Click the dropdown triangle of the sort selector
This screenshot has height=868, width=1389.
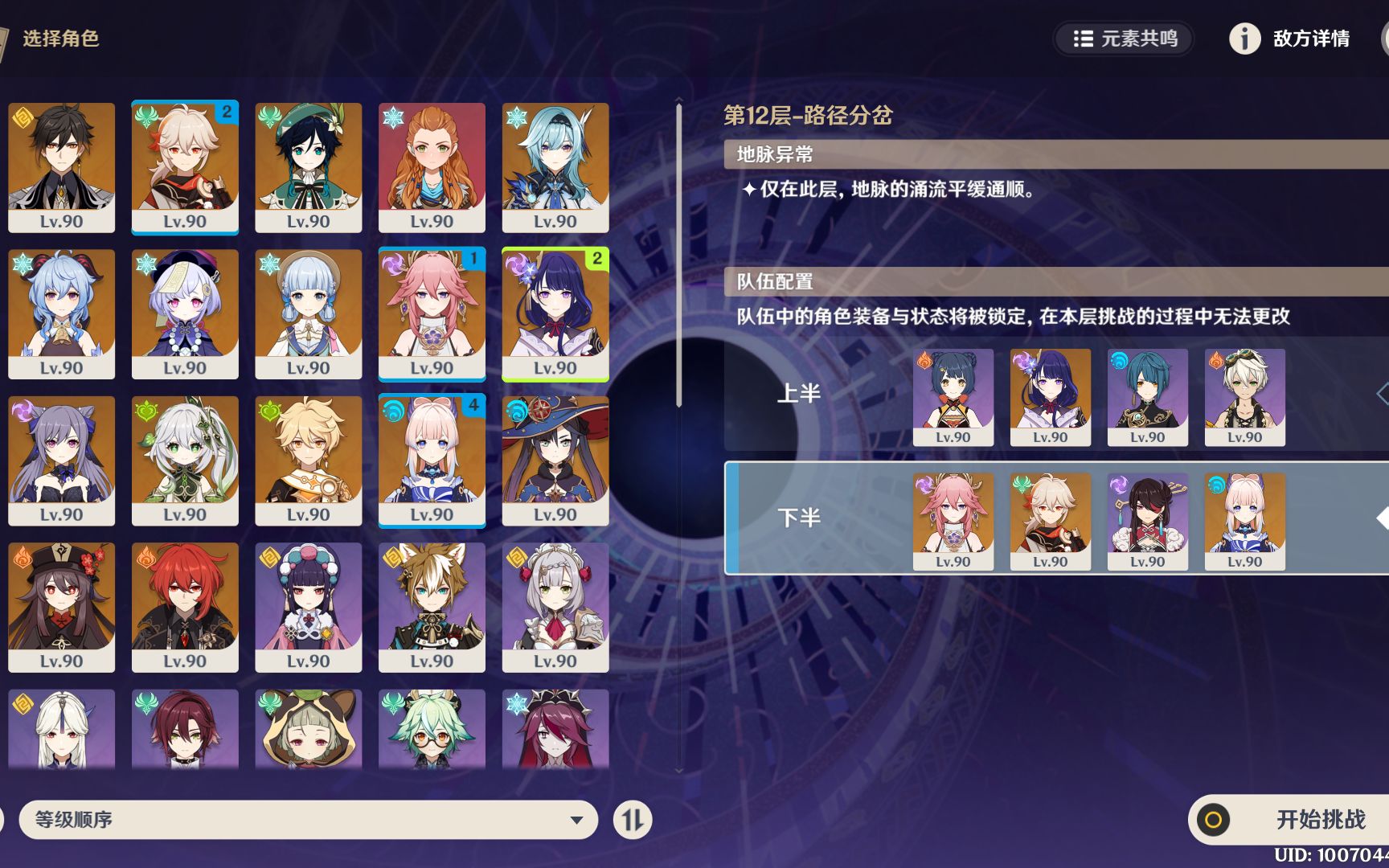(x=576, y=820)
